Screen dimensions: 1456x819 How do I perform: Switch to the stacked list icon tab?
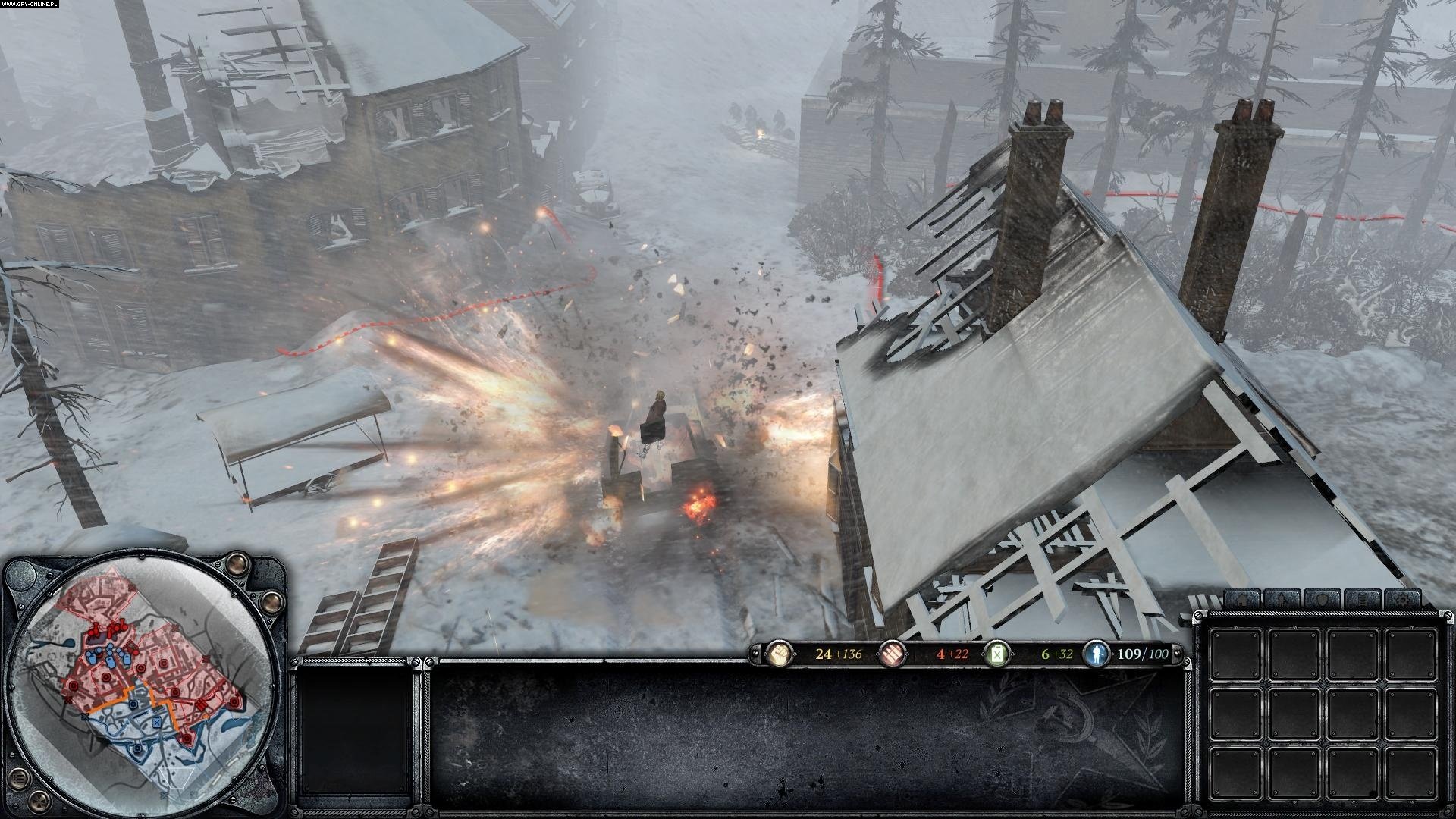click(x=1362, y=601)
